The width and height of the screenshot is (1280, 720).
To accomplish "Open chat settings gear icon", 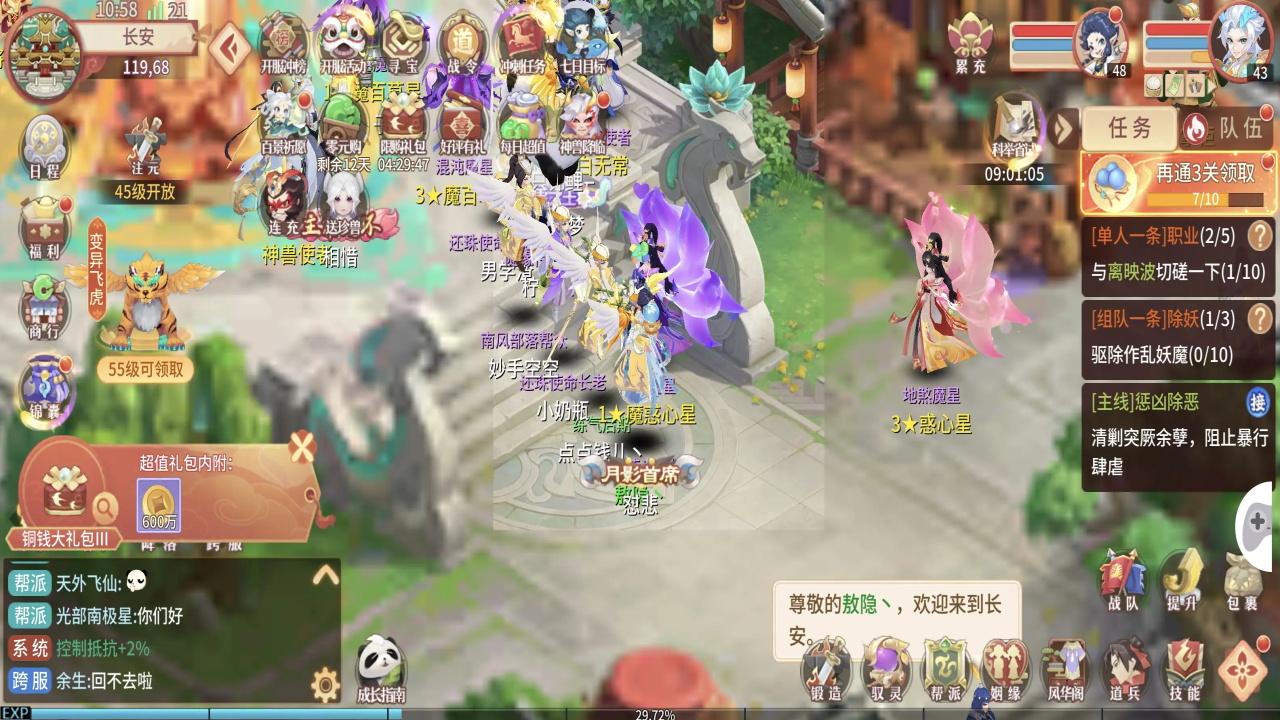I will 325,684.
